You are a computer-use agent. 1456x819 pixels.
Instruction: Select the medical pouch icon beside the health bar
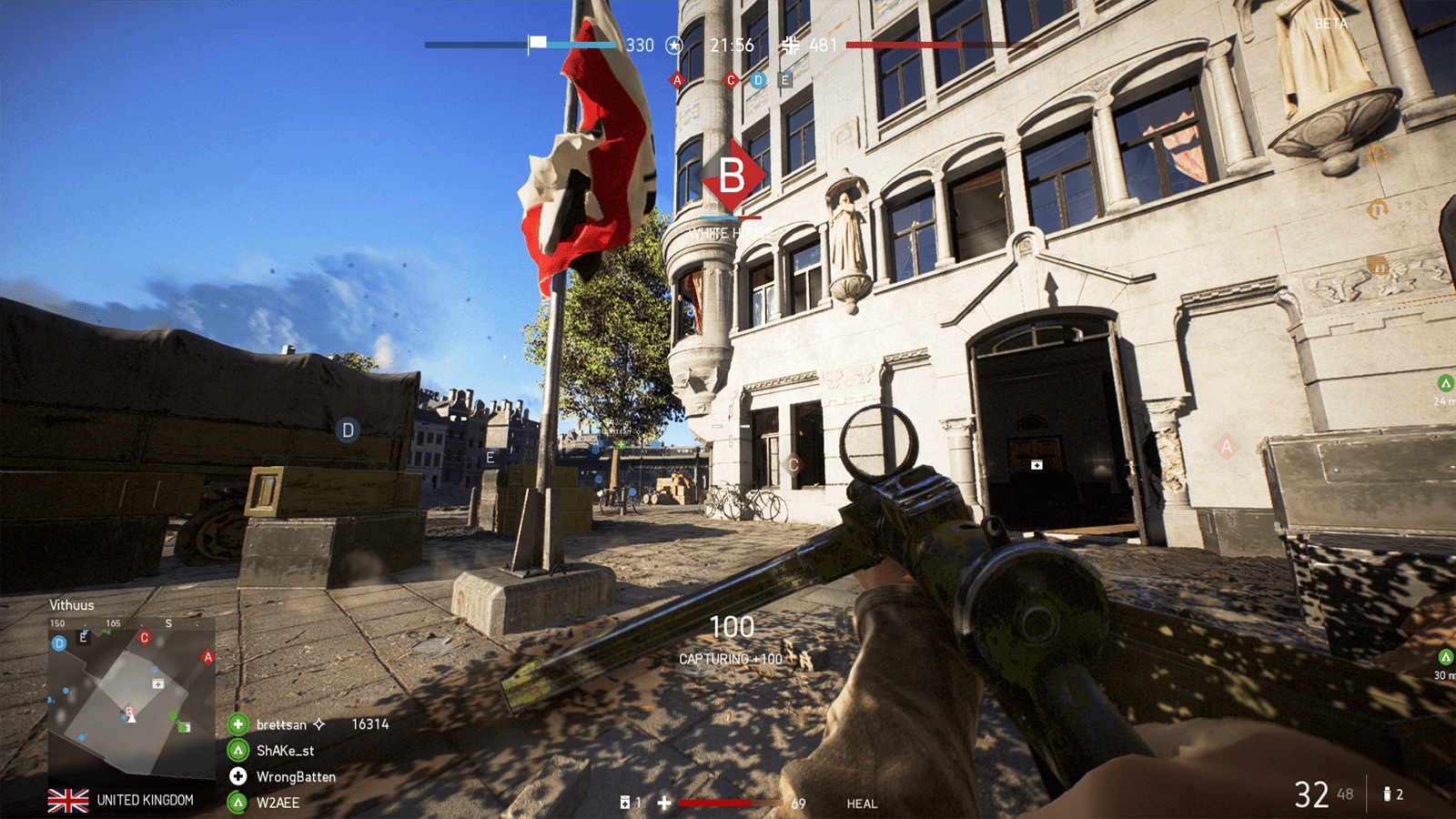point(625,803)
